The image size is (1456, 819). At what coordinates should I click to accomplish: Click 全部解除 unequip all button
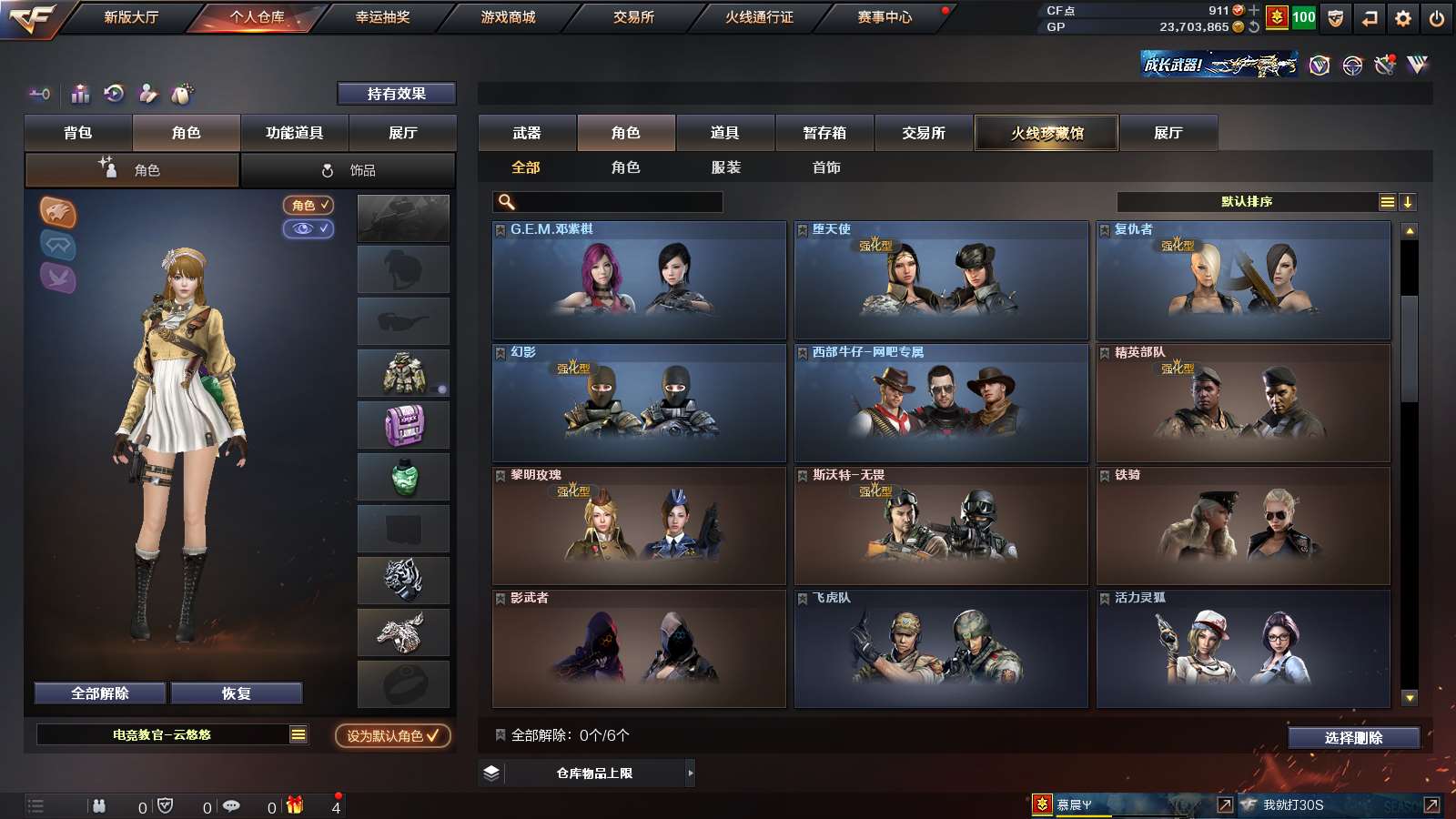point(100,693)
